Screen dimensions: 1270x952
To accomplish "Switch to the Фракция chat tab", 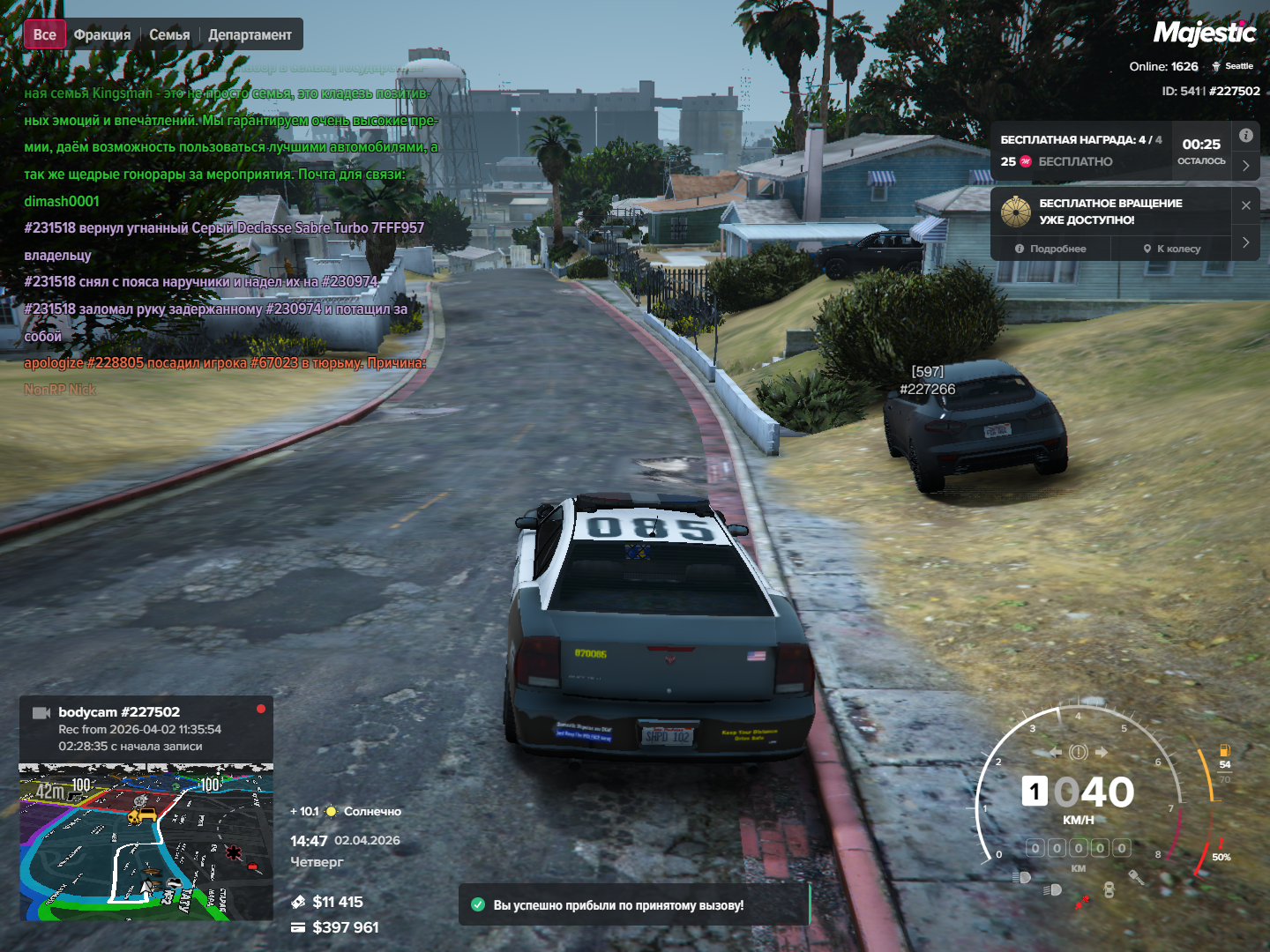I will point(102,35).
